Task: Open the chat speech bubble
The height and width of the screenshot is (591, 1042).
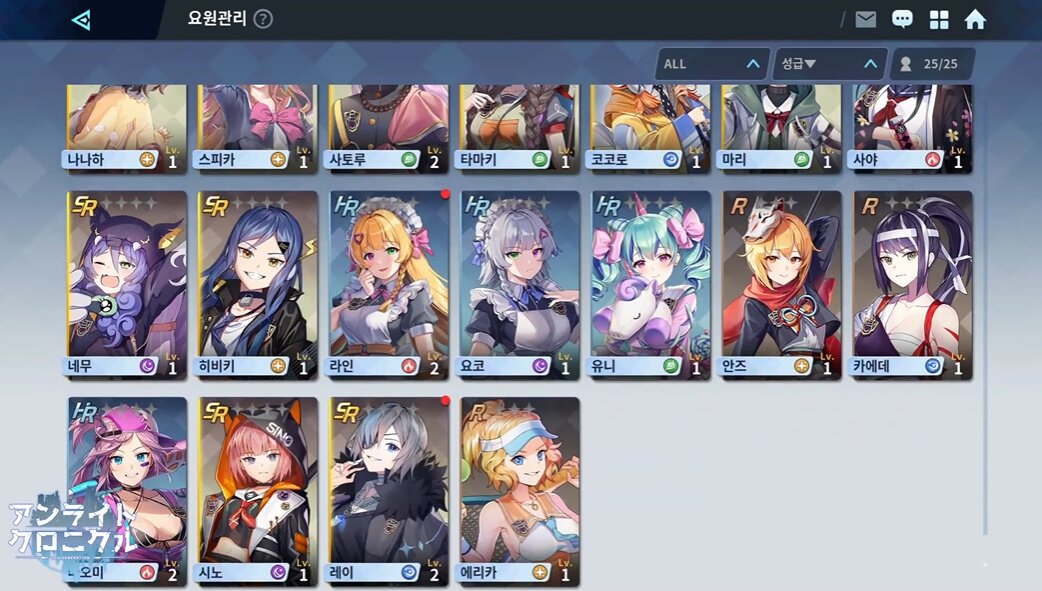Action: [x=902, y=20]
